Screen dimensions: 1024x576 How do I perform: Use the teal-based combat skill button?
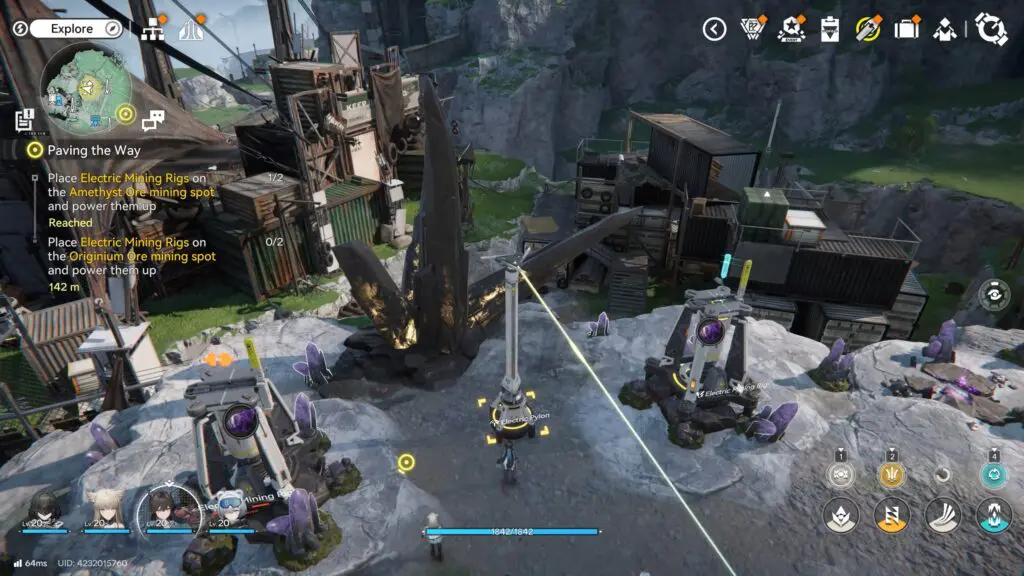[993, 515]
